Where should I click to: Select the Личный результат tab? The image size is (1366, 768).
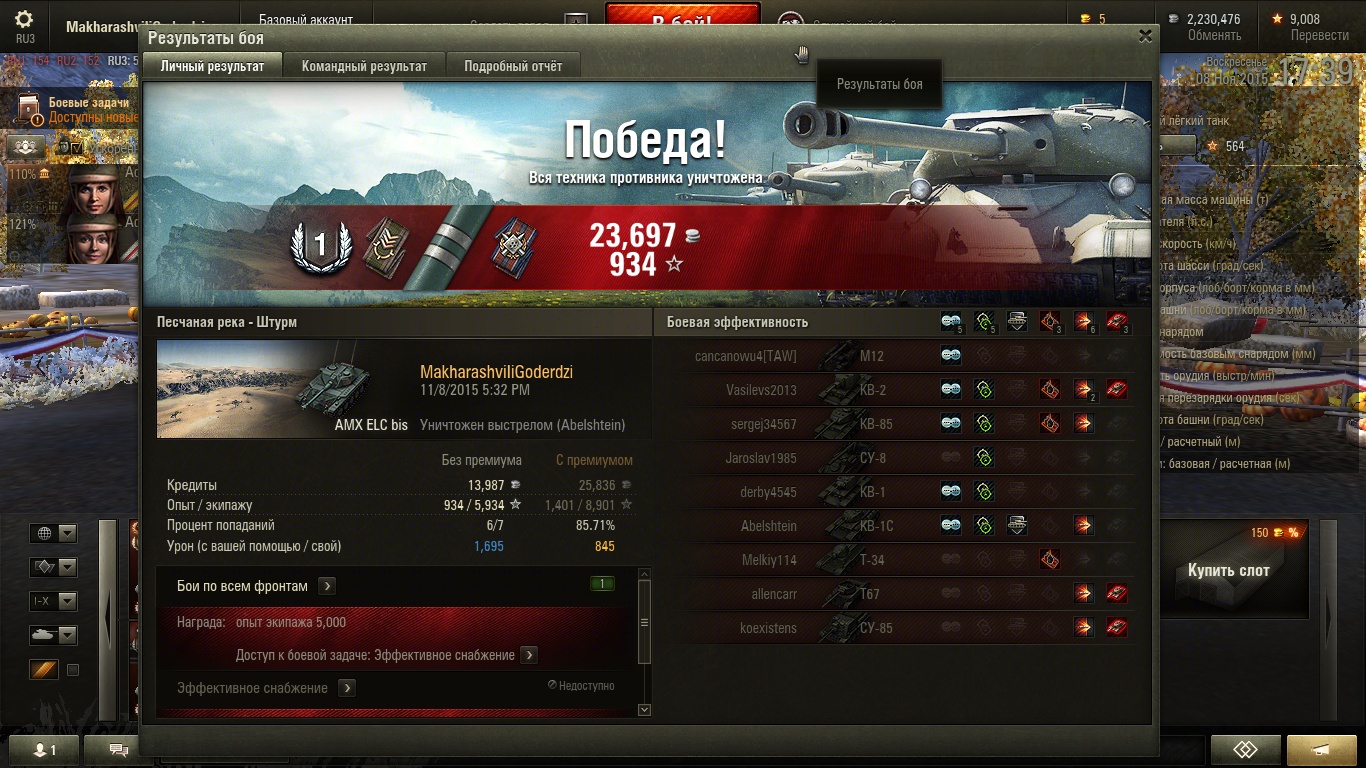[212, 66]
